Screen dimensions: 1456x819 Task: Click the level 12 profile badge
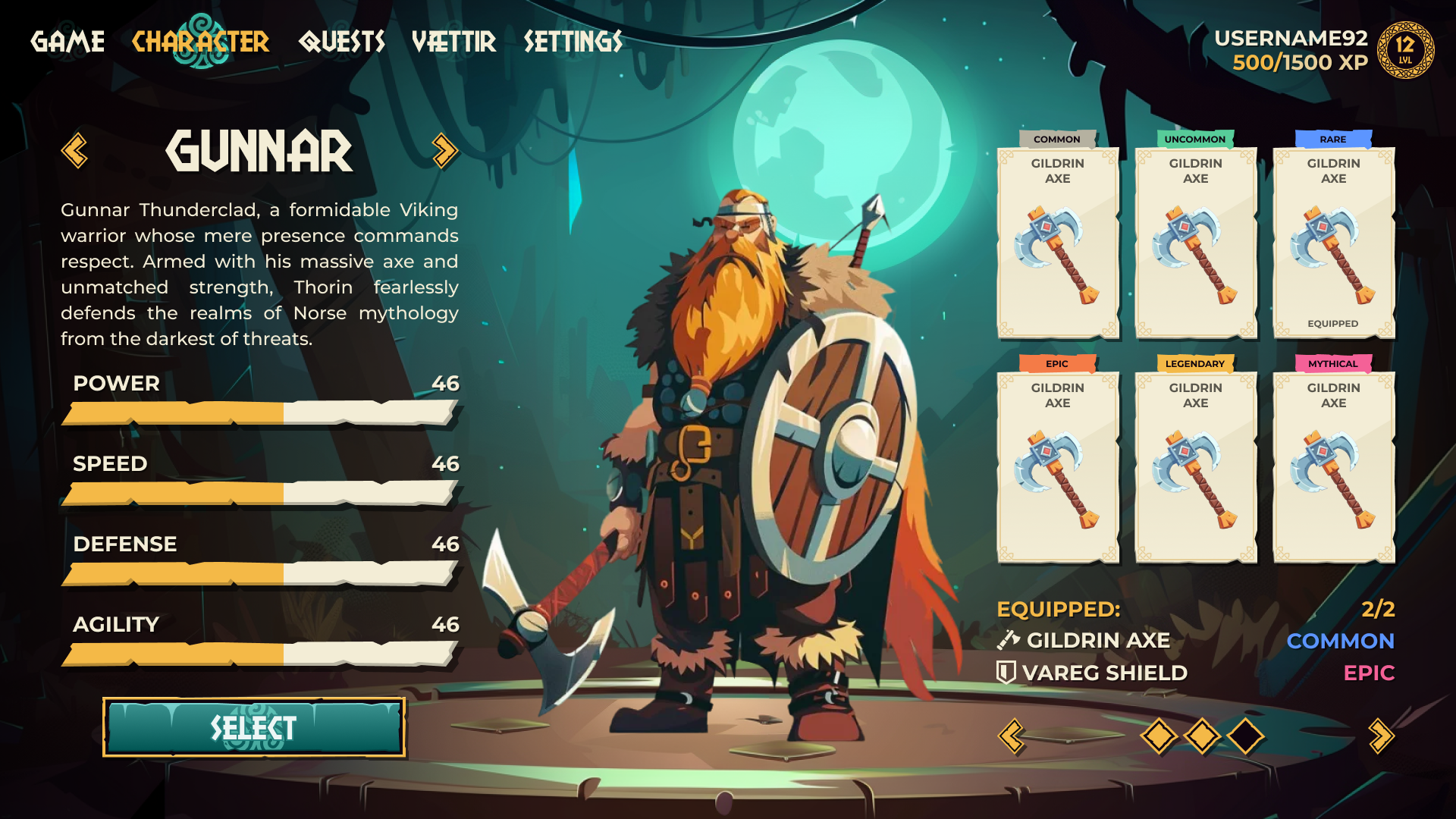click(x=1405, y=50)
